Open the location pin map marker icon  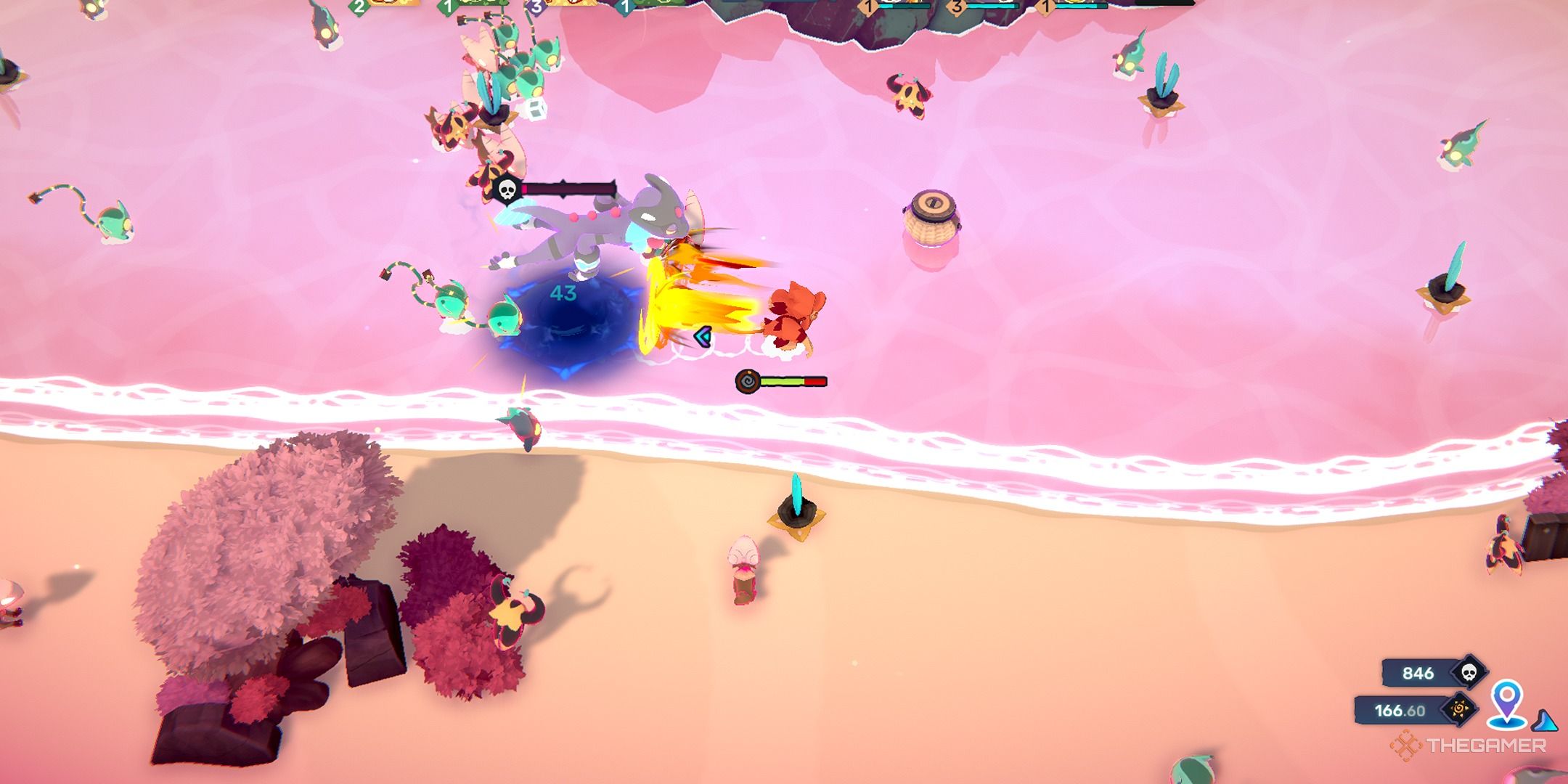(1506, 701)
